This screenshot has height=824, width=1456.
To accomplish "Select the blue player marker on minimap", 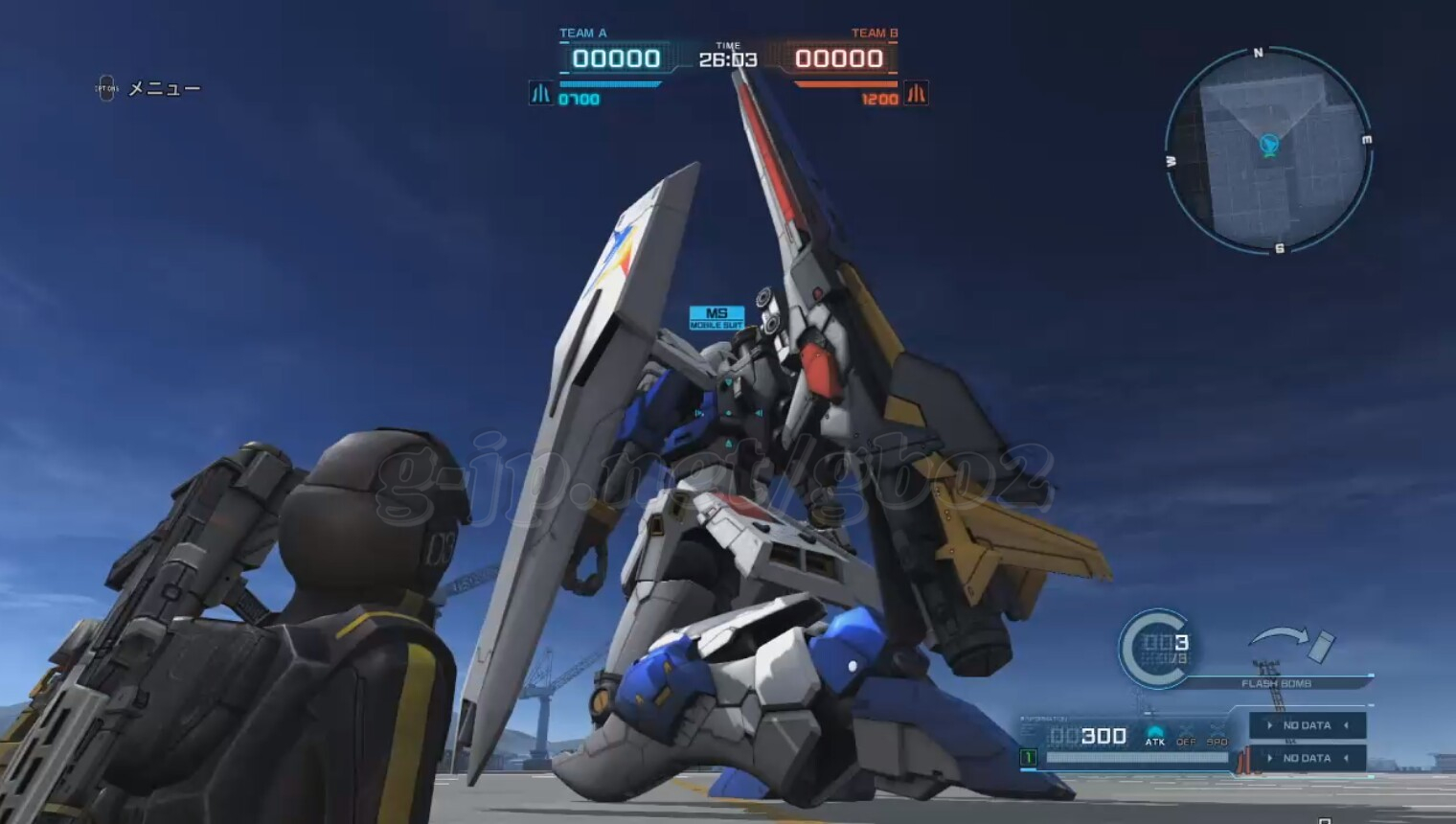I will [1269, 146].
